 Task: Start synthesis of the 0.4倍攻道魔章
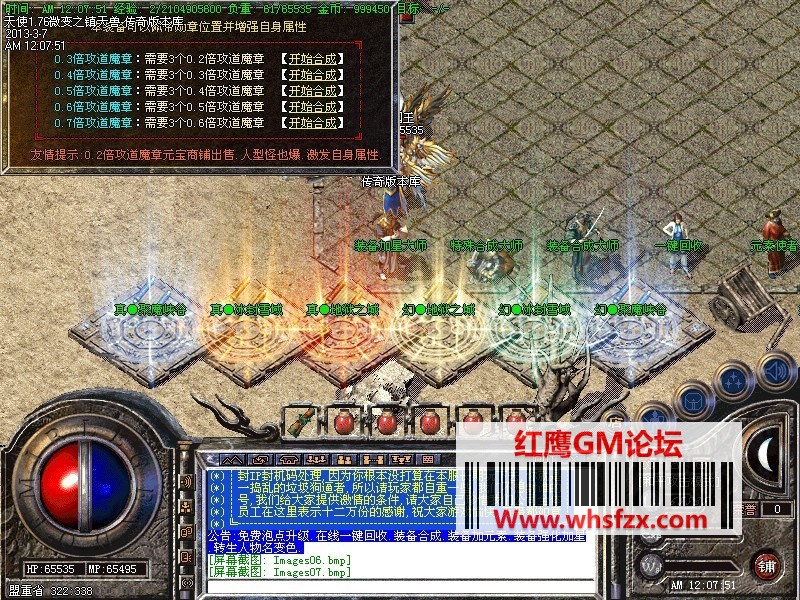[312, 75]
